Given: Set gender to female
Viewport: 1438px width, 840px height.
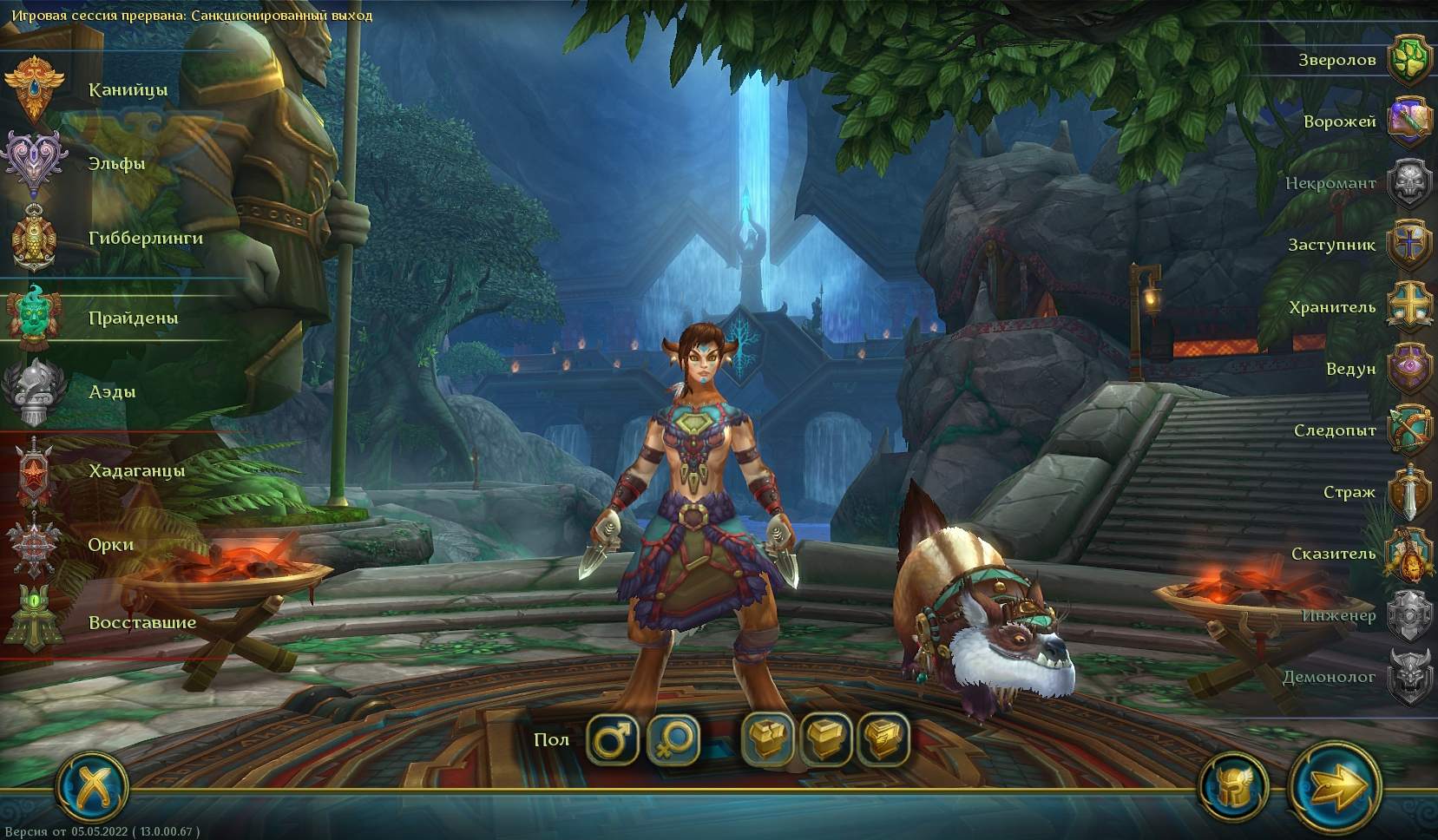Looking at the screenshot, I should (x=673, y=740).
